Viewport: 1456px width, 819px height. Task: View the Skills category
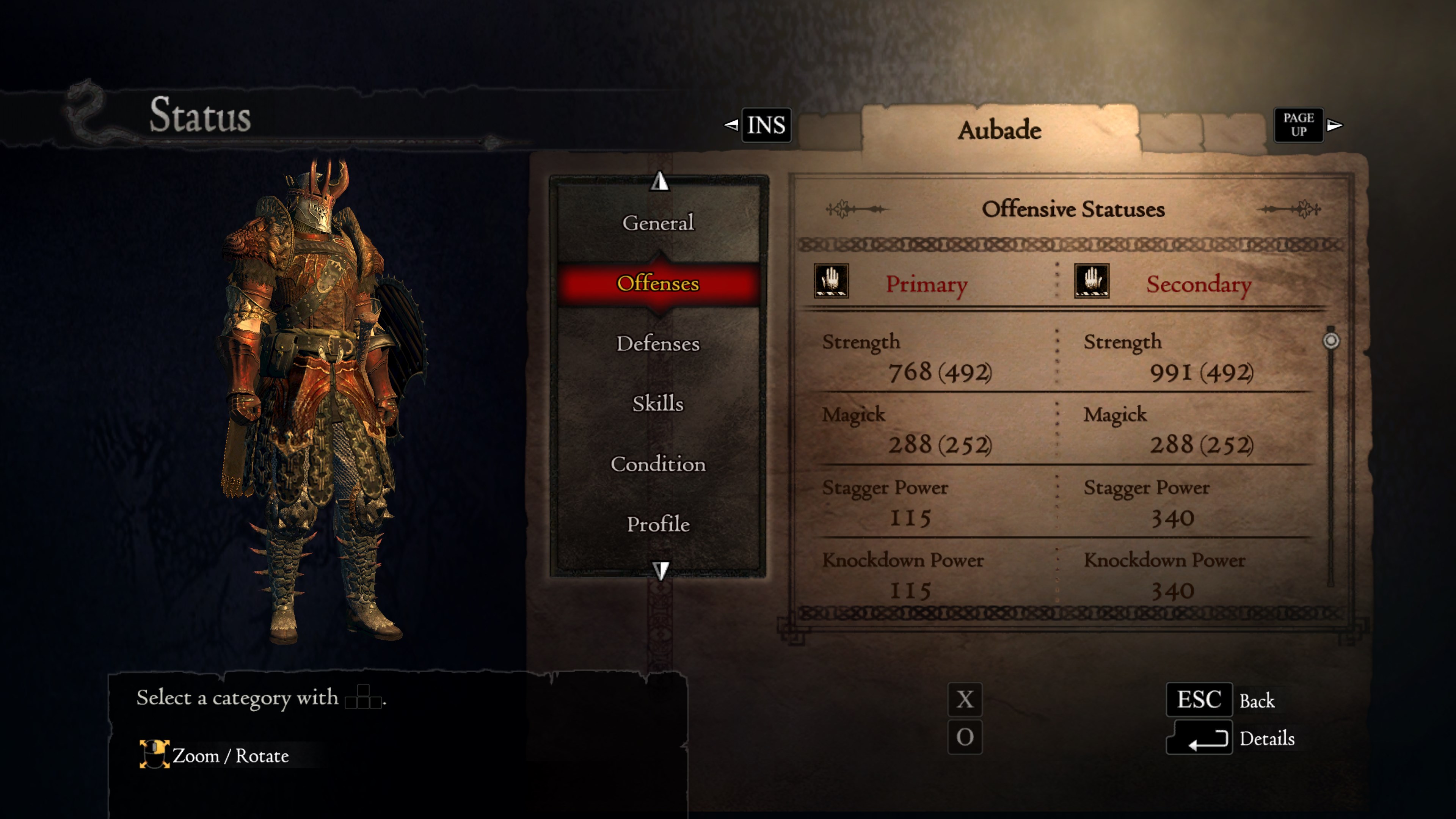pos(659,403)
